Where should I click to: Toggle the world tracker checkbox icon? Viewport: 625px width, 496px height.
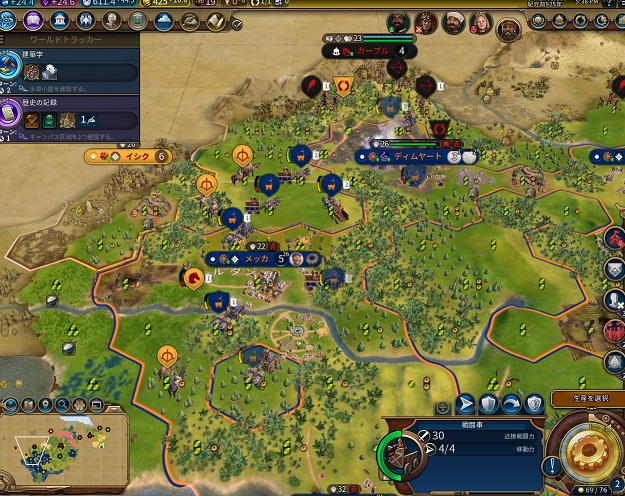click(235, 21)
